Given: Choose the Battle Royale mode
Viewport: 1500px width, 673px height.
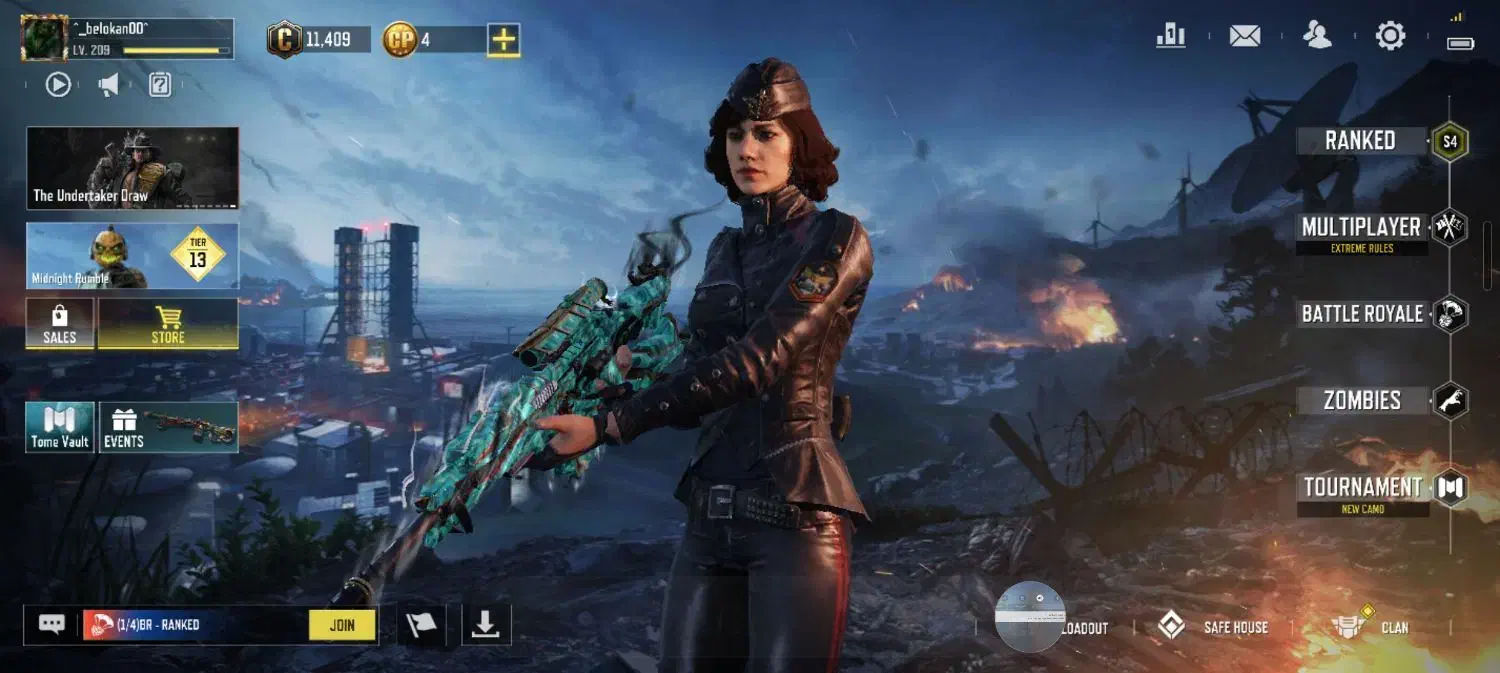Looking at the screenshot, I should pyautogui.click(x=1362, y=314).
